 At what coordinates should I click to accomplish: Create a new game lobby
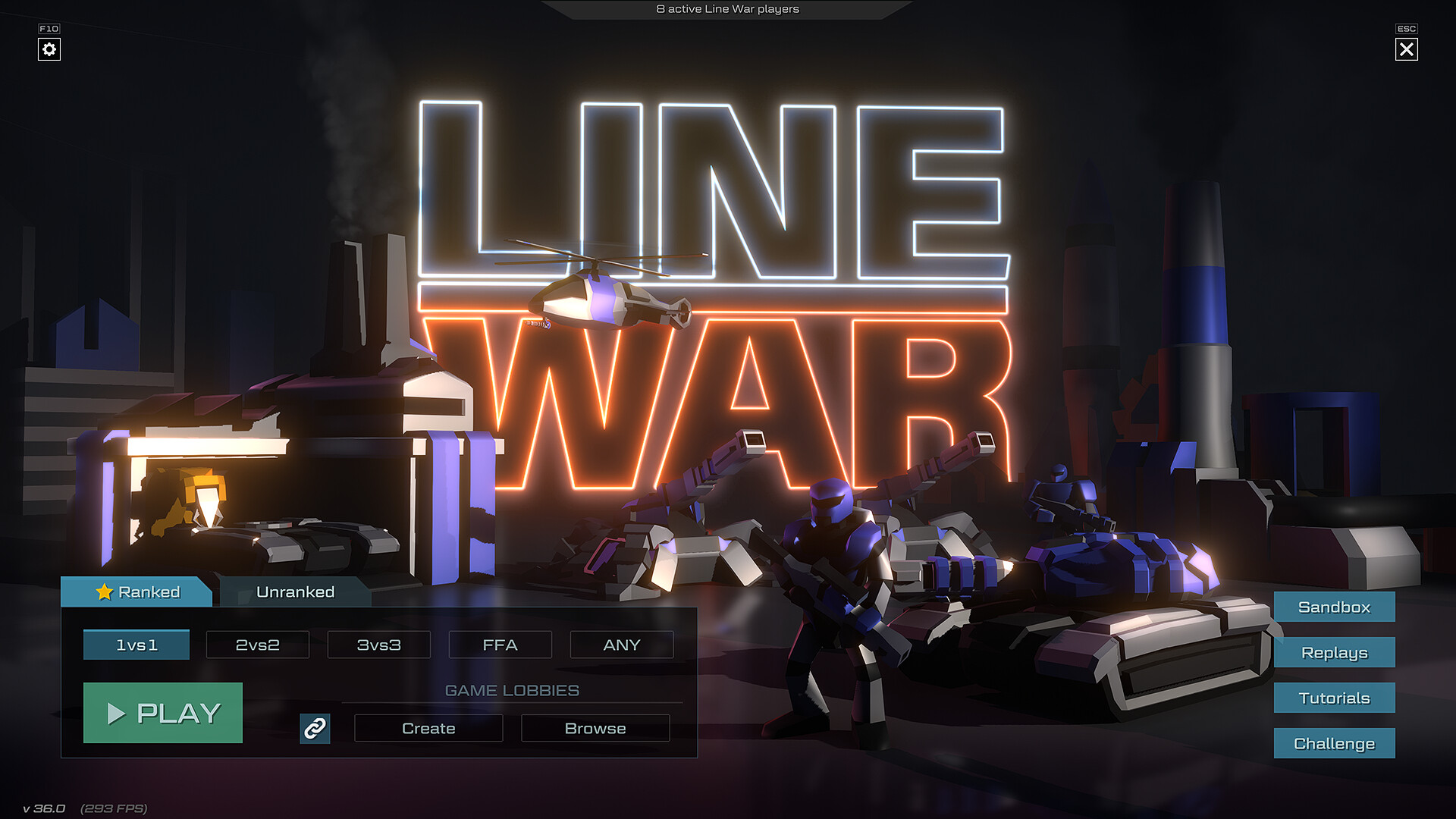coord(428,729)
